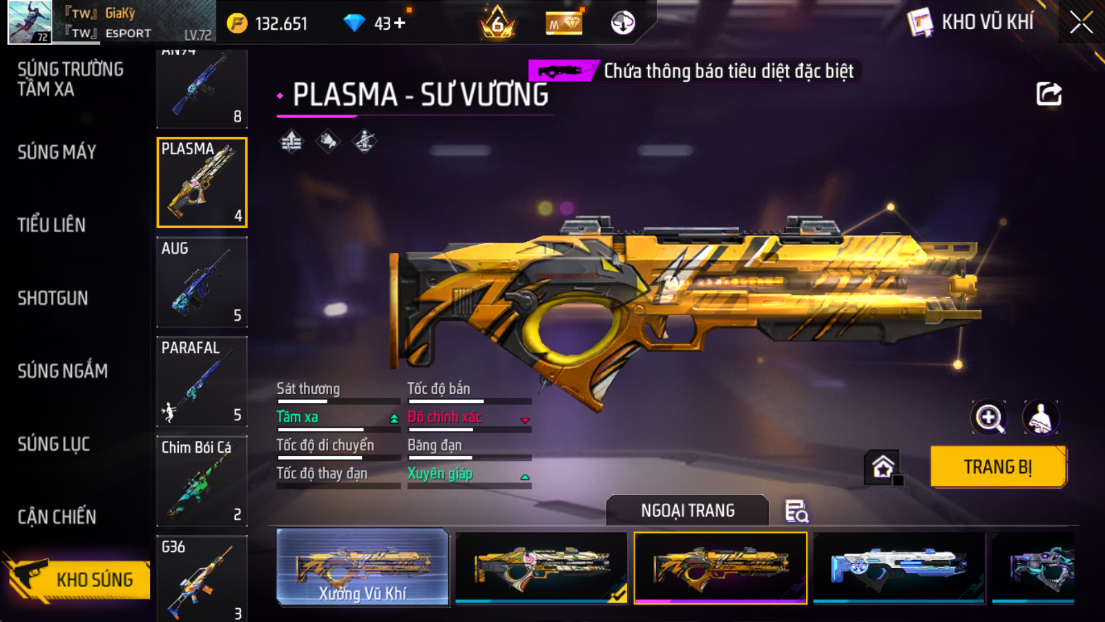Open the SÚNG MÁY weapon category
The image size is (1105, 622).
57,152
